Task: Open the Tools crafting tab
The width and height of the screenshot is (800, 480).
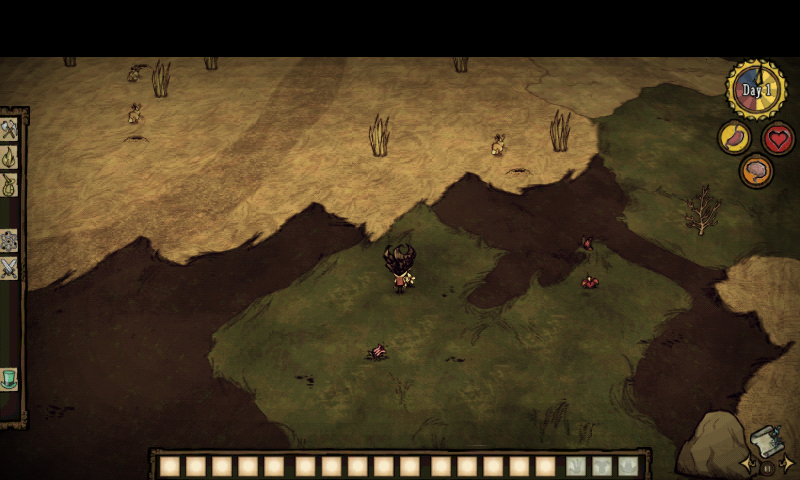Action: pos(9,130)
